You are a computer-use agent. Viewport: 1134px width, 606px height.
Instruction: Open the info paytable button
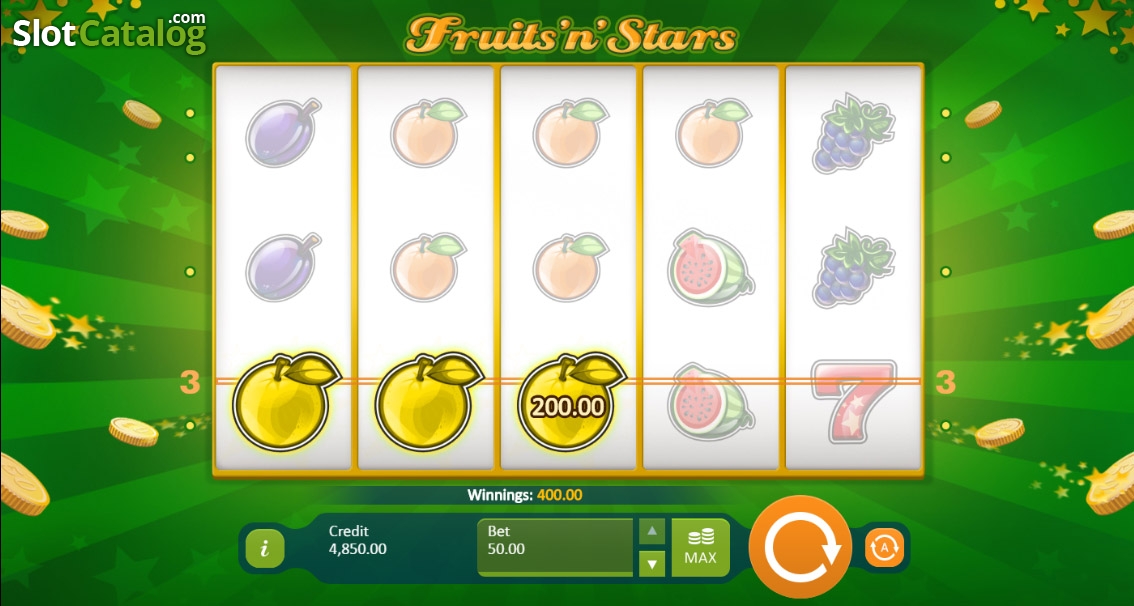click(265, 548)
